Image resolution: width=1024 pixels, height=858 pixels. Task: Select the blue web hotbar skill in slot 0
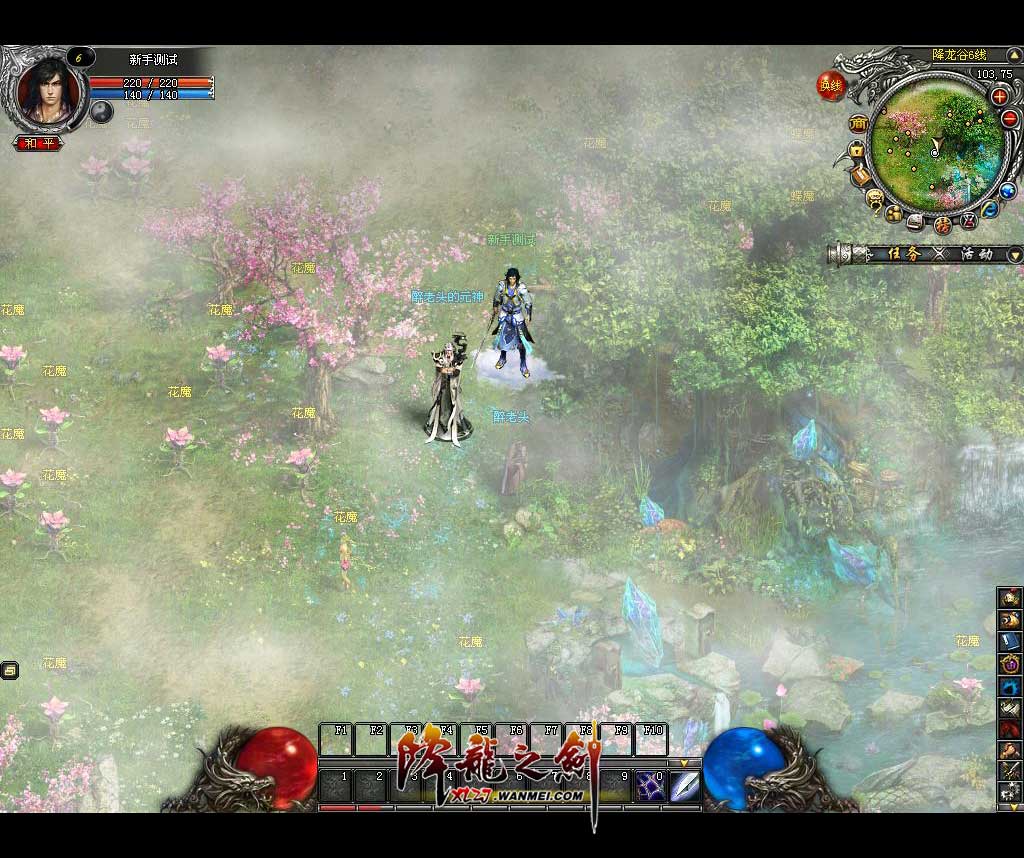pyautogui.click(x=651, y=783)
